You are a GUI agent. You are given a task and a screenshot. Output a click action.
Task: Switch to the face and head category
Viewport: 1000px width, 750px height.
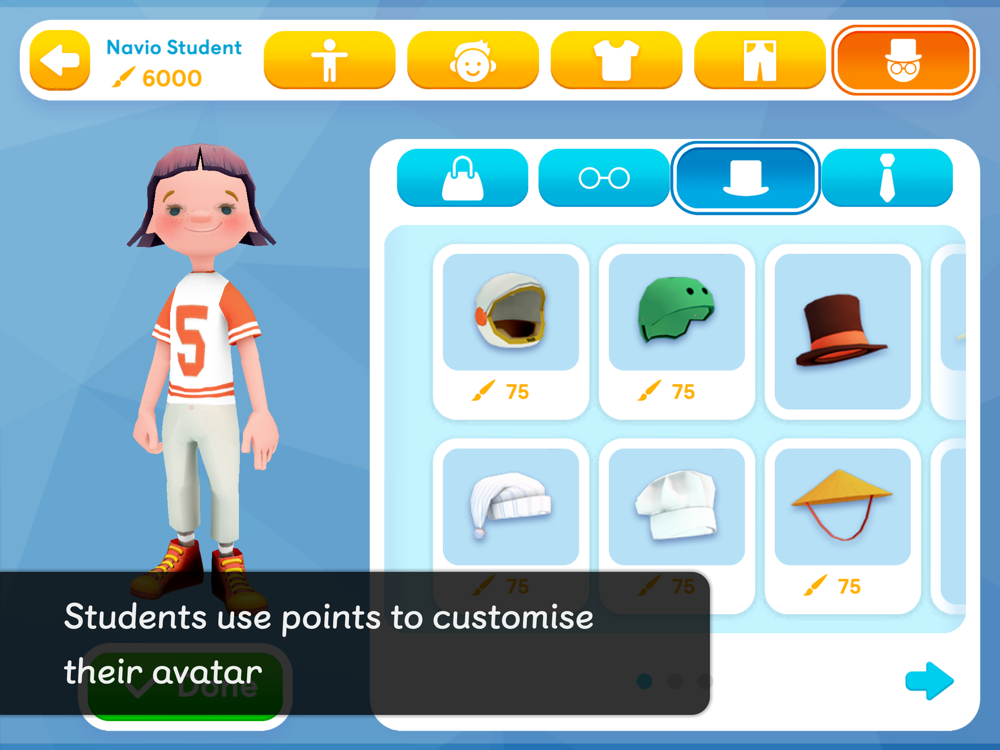click(473, 60)
